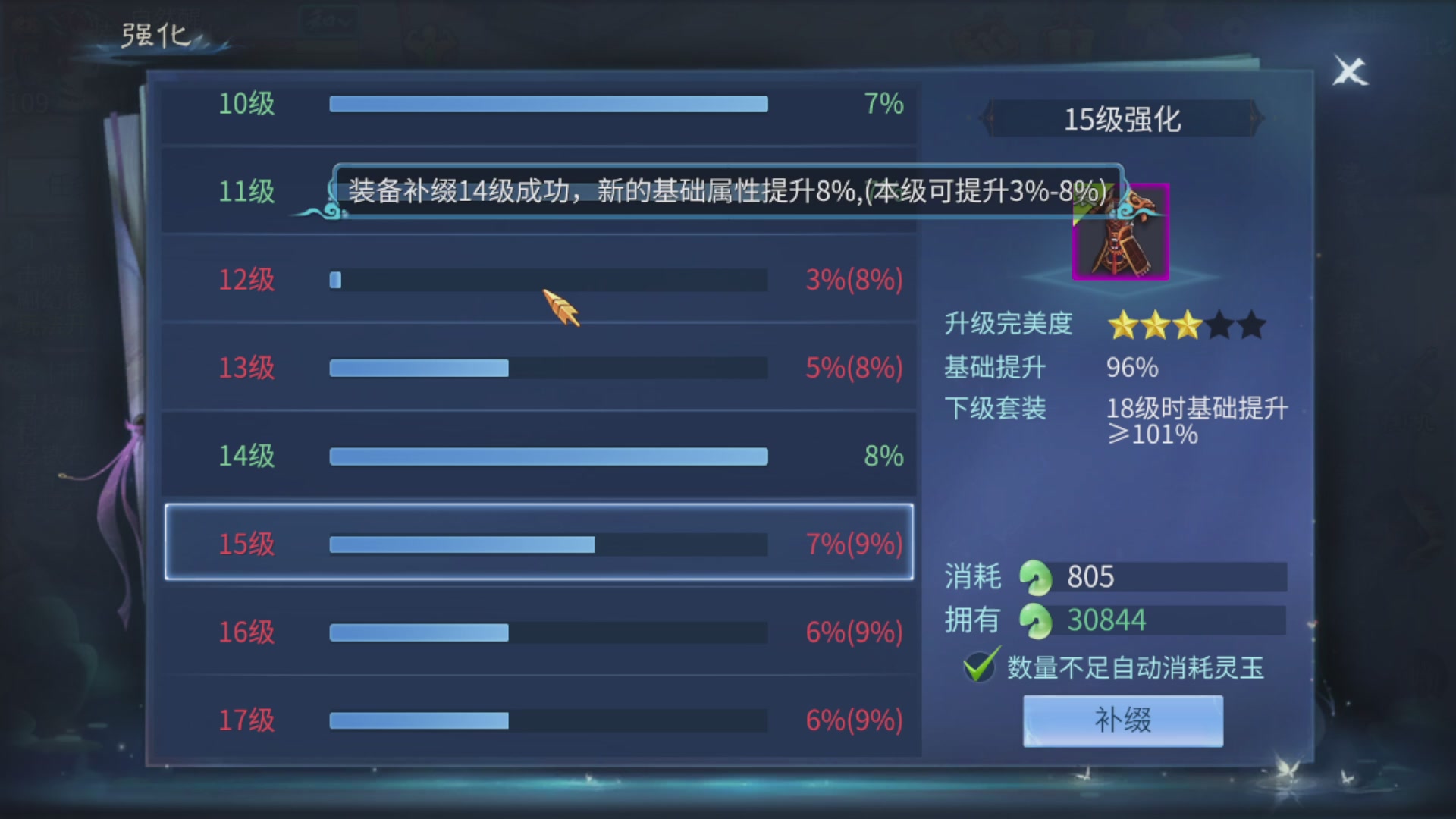The image size is (1456, 819).
Task: Deselect the highlighted 15级 row
Action: (x=538, y=544)
